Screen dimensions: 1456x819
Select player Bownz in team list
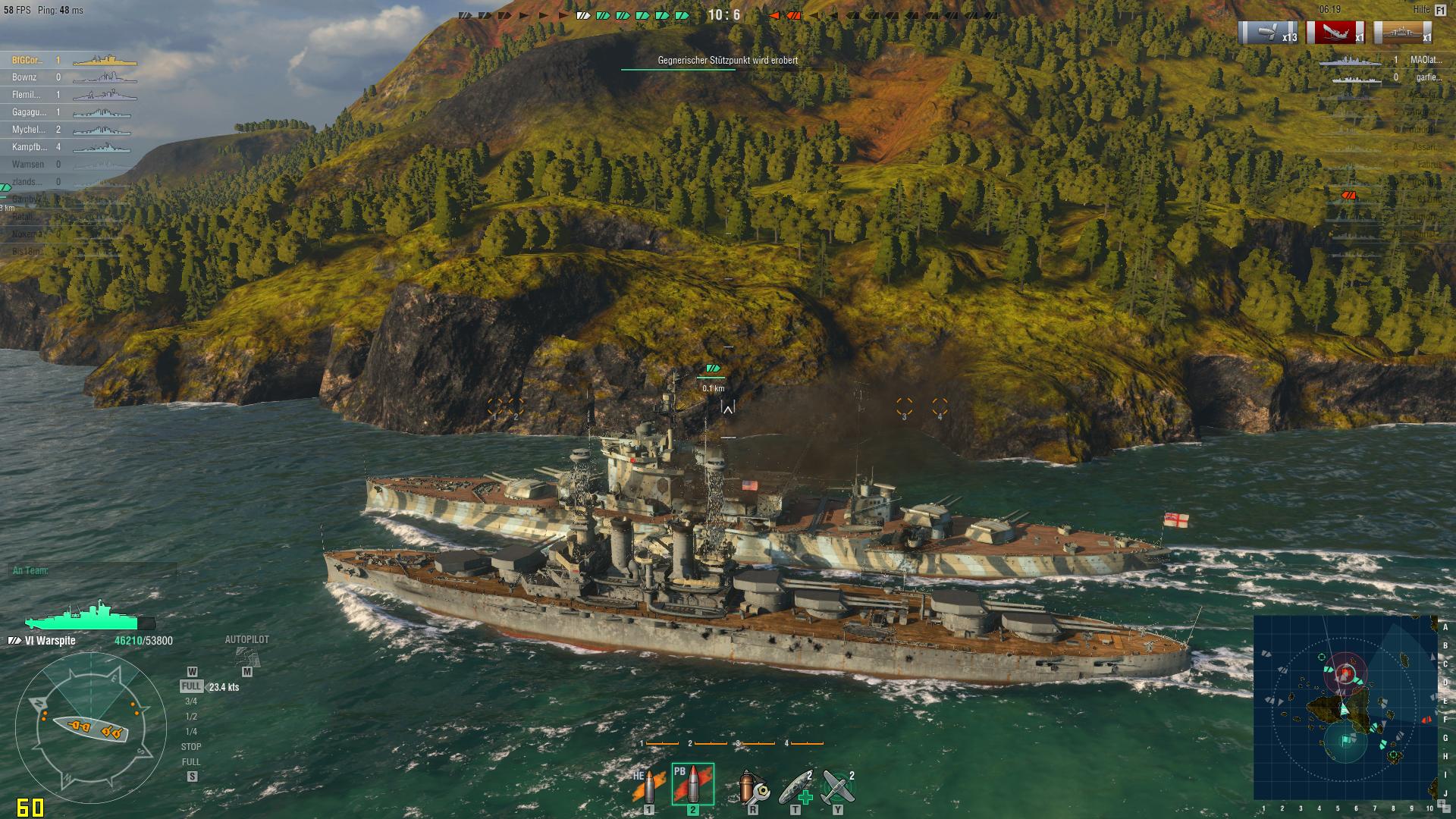click(24, 77)
